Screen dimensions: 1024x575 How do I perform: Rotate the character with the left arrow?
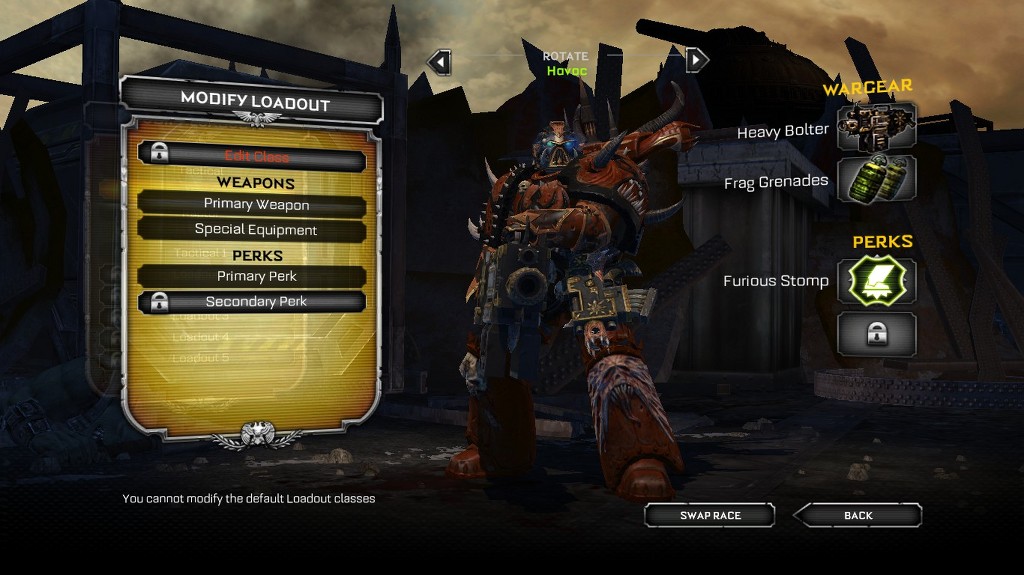(438, 61)
